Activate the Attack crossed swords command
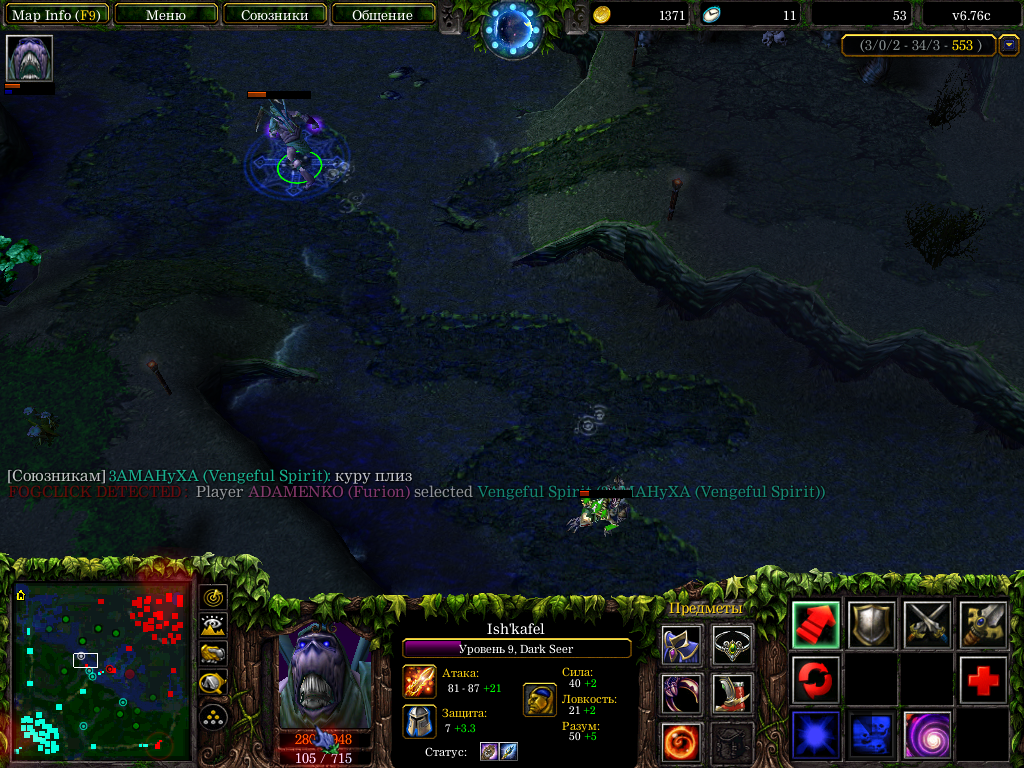The height and width of the screenshot is (768, 1024). click(927, 625)
